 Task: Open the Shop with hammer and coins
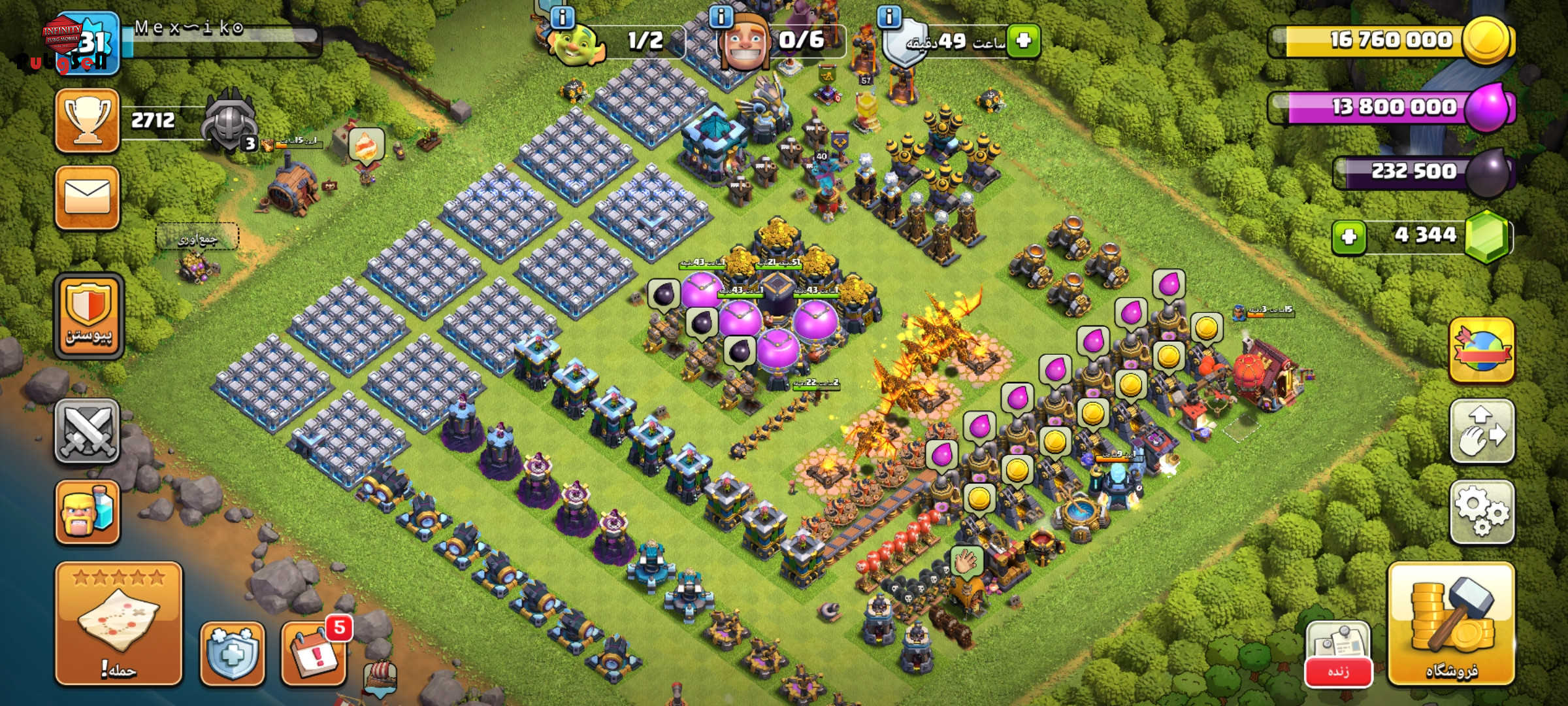tap(1451, 624)
